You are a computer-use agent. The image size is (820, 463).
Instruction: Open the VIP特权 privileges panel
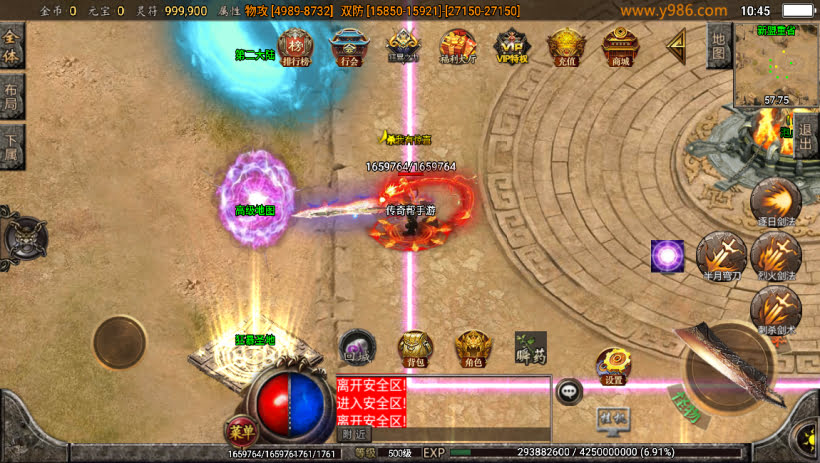[x=512, y=45]
